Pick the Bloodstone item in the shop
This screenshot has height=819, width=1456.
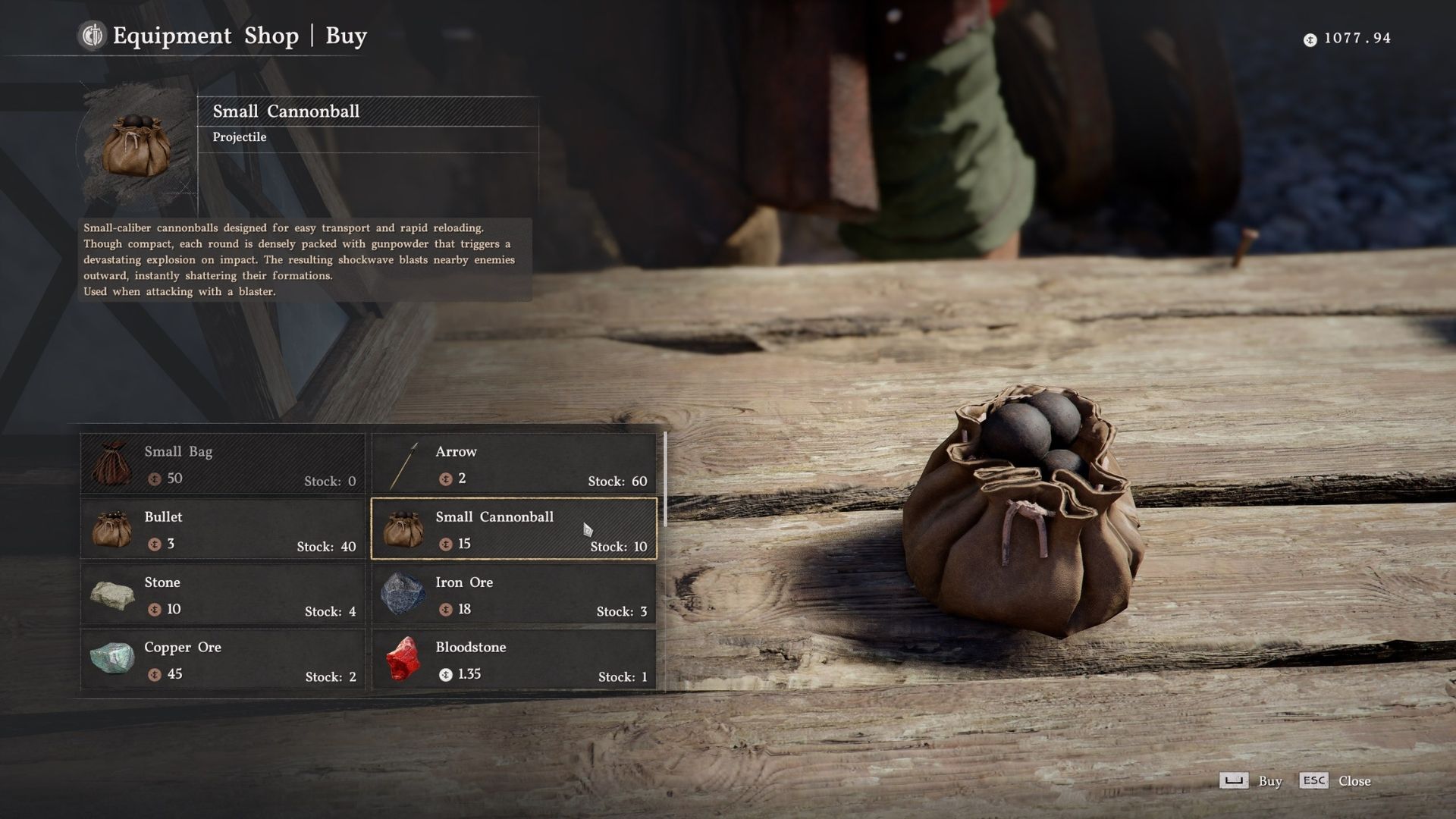[513, 659]
